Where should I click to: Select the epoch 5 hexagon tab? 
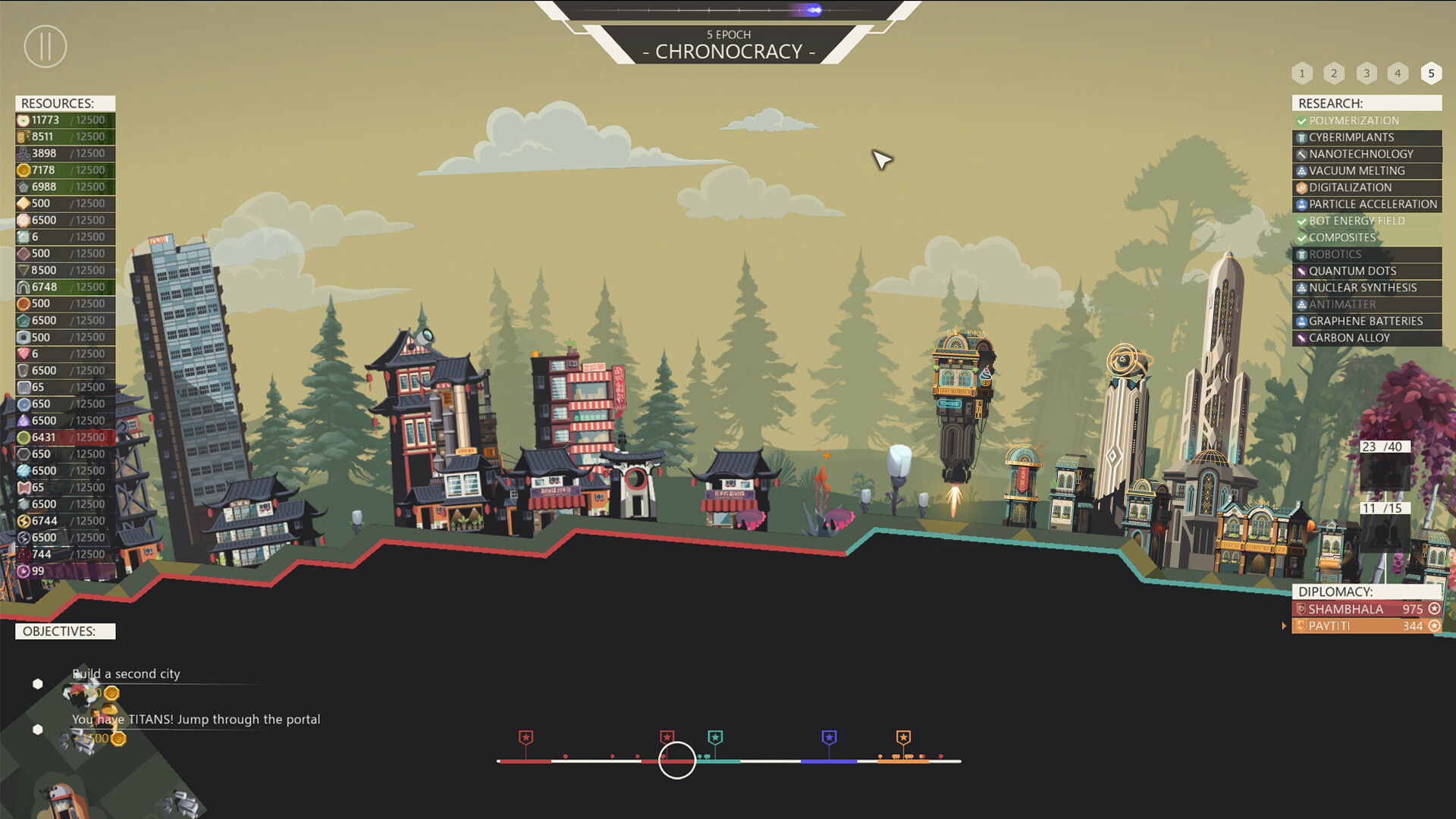click(1431, 74)
